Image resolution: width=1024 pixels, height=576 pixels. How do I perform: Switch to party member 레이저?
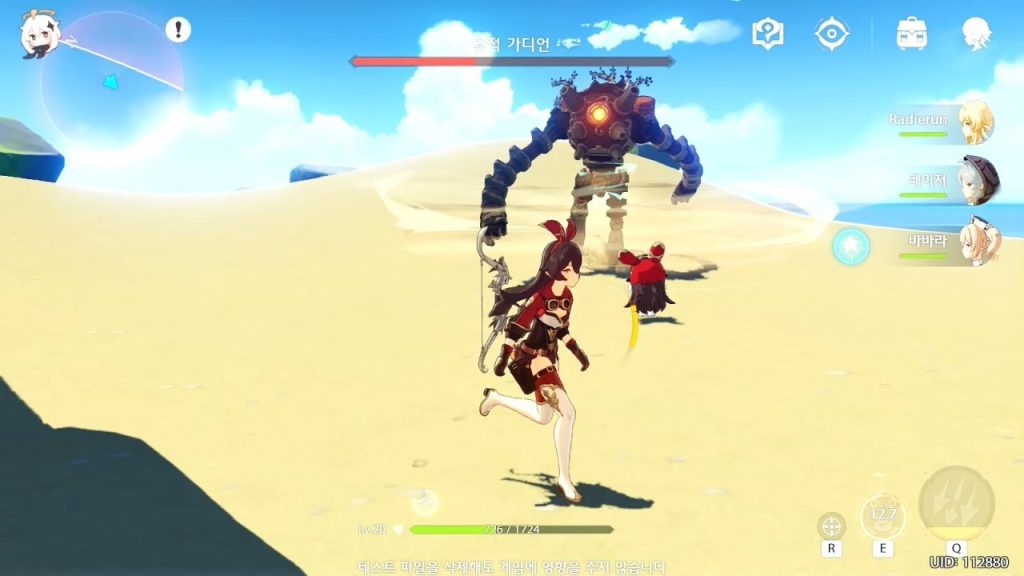coord(975,180)
